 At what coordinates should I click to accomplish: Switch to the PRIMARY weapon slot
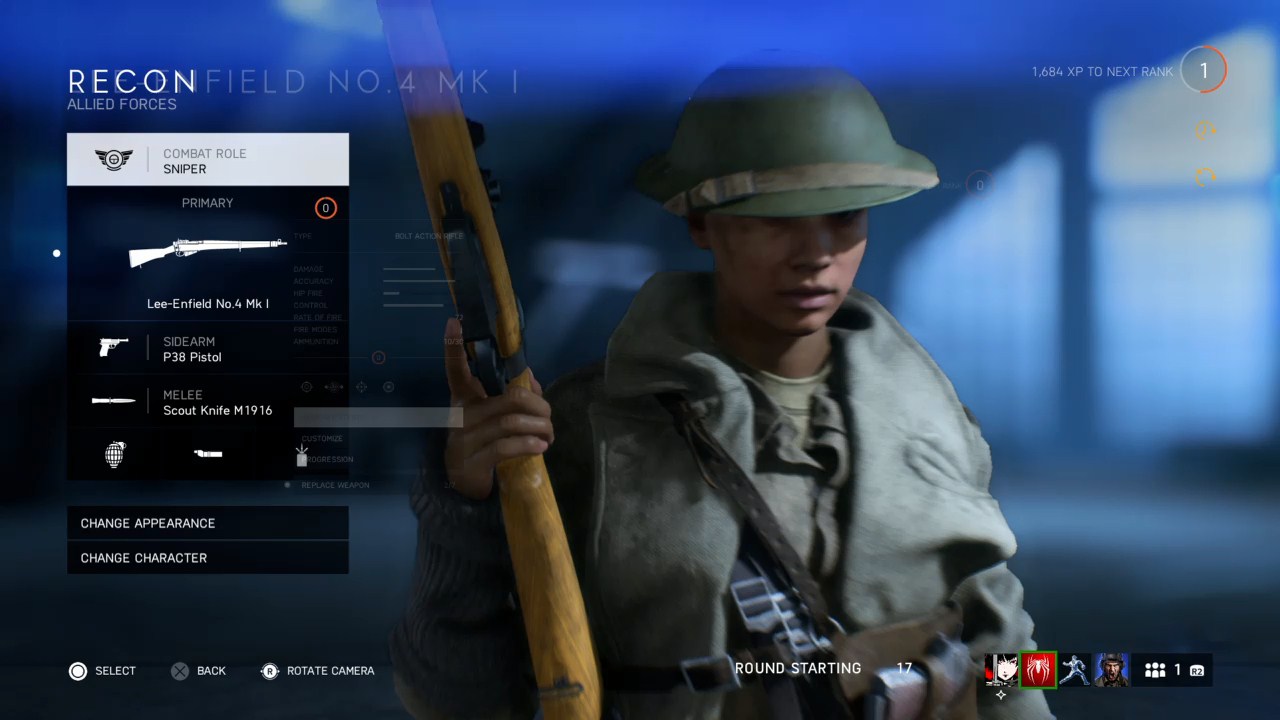[207, 203]
